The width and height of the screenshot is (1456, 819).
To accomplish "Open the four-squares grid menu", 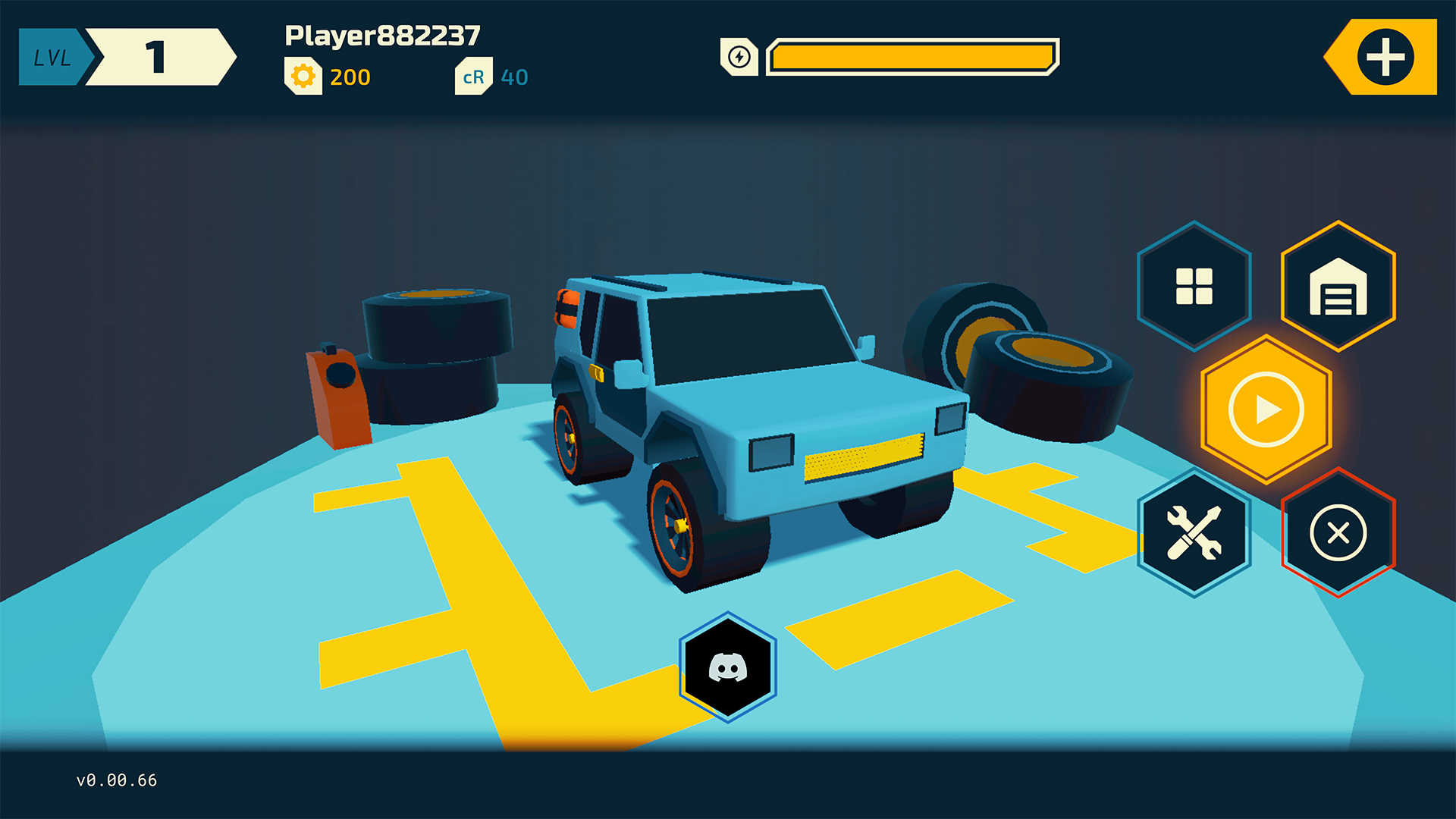I will pyautogui.click(x=1194, y=286).
